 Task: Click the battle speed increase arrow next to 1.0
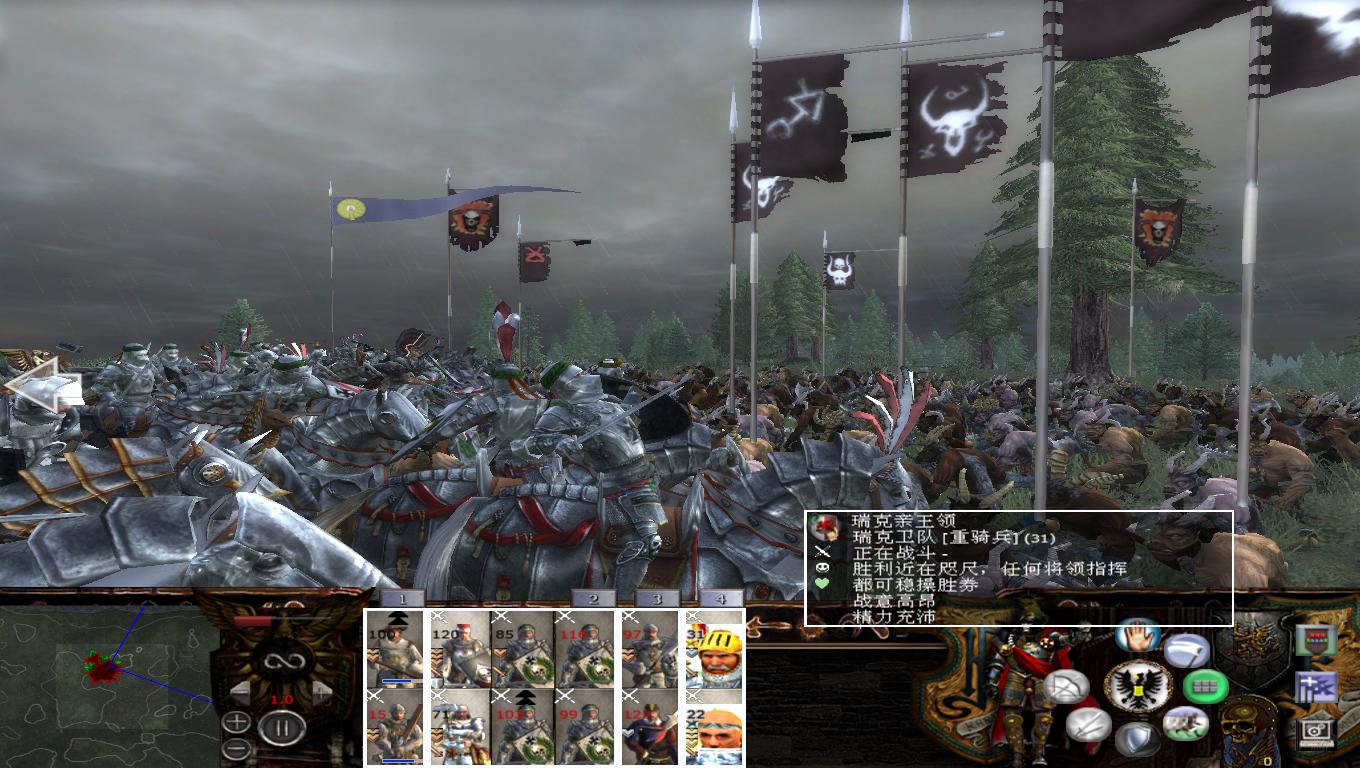323,690
